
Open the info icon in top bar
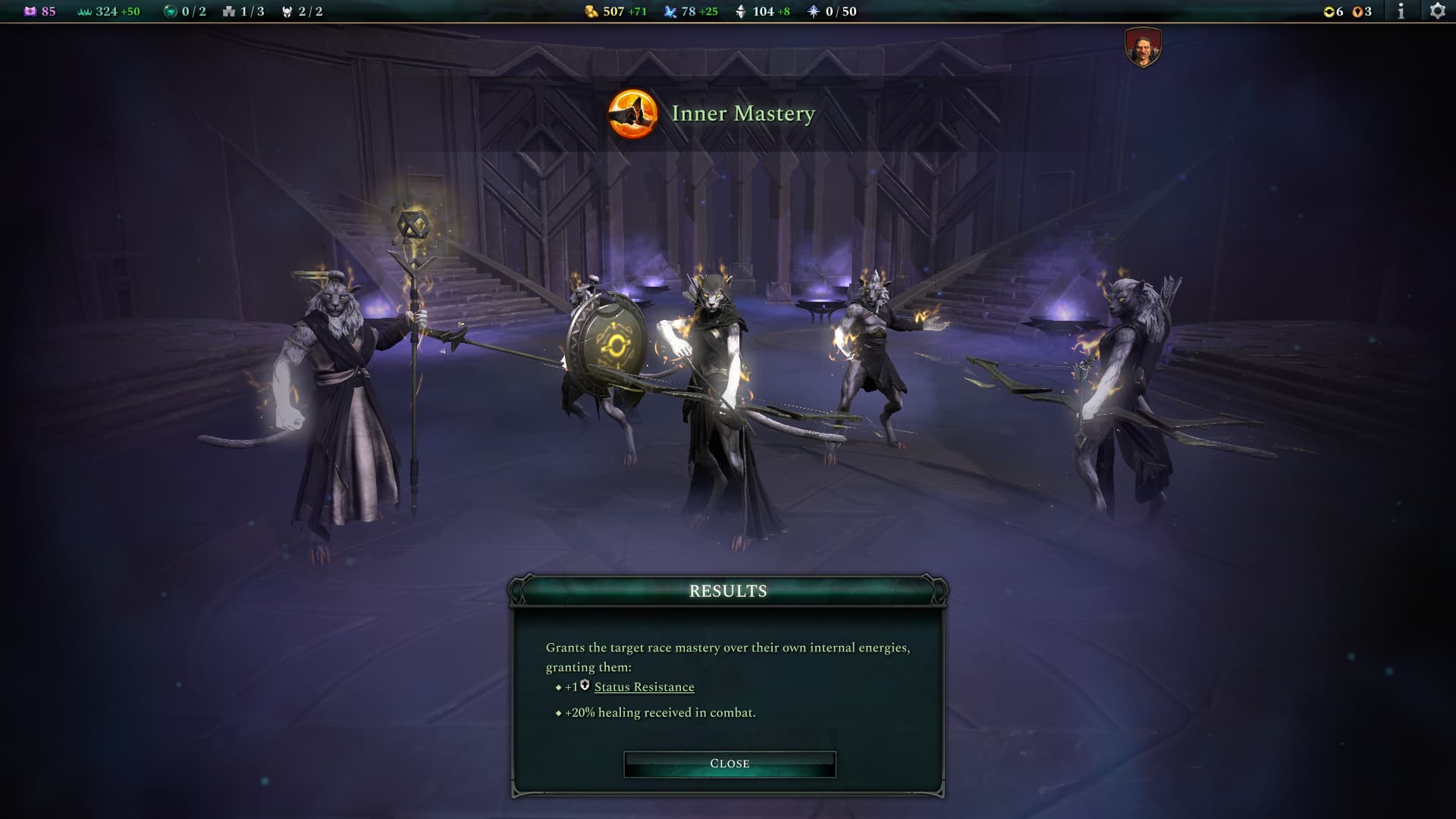(1401, 11)
